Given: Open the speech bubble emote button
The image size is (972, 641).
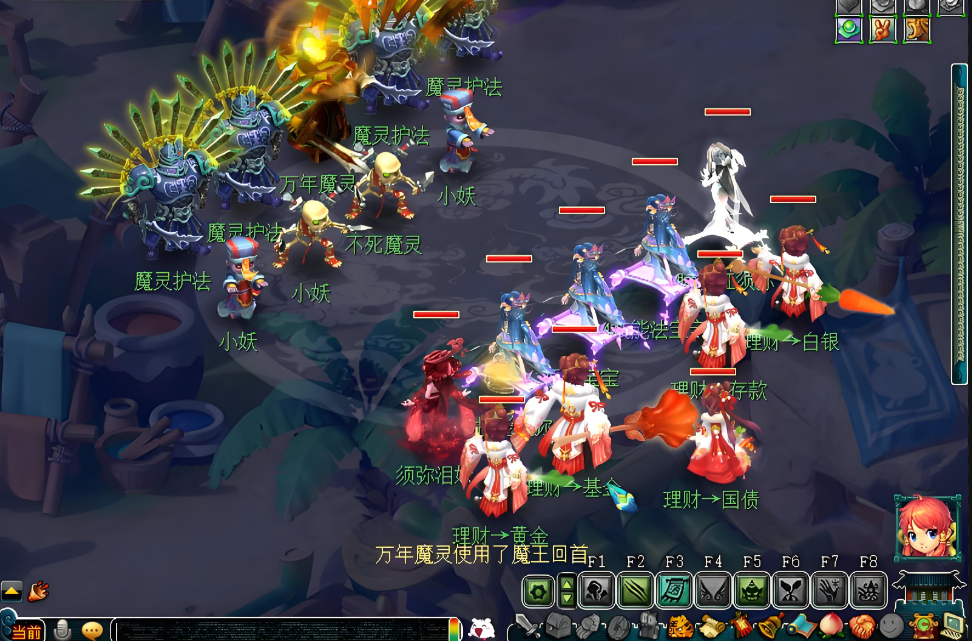Looking at the screenshot, I should (92, 630).
